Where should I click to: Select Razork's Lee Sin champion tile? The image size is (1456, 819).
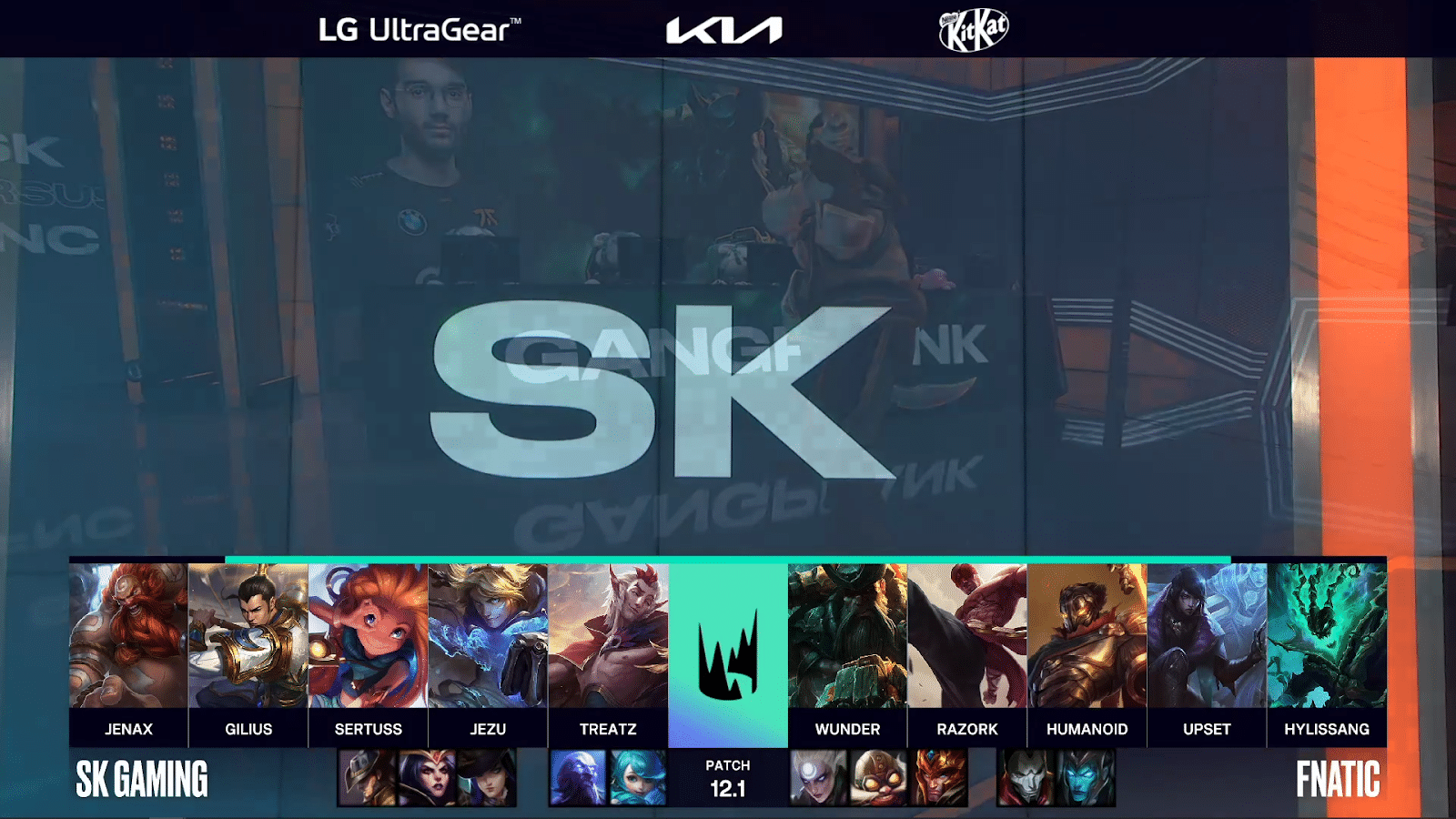click(x=967, y=635)
